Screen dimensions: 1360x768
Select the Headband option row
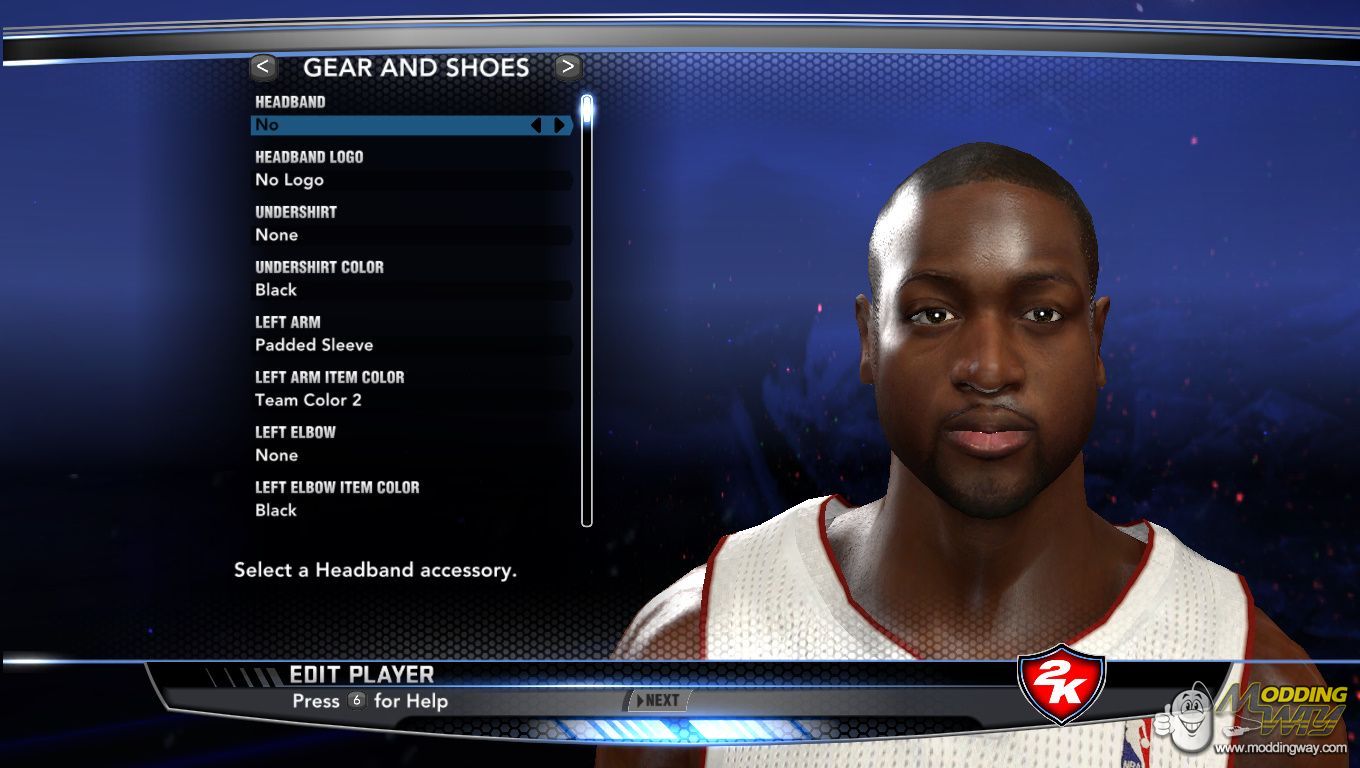(x=390, y=125)
